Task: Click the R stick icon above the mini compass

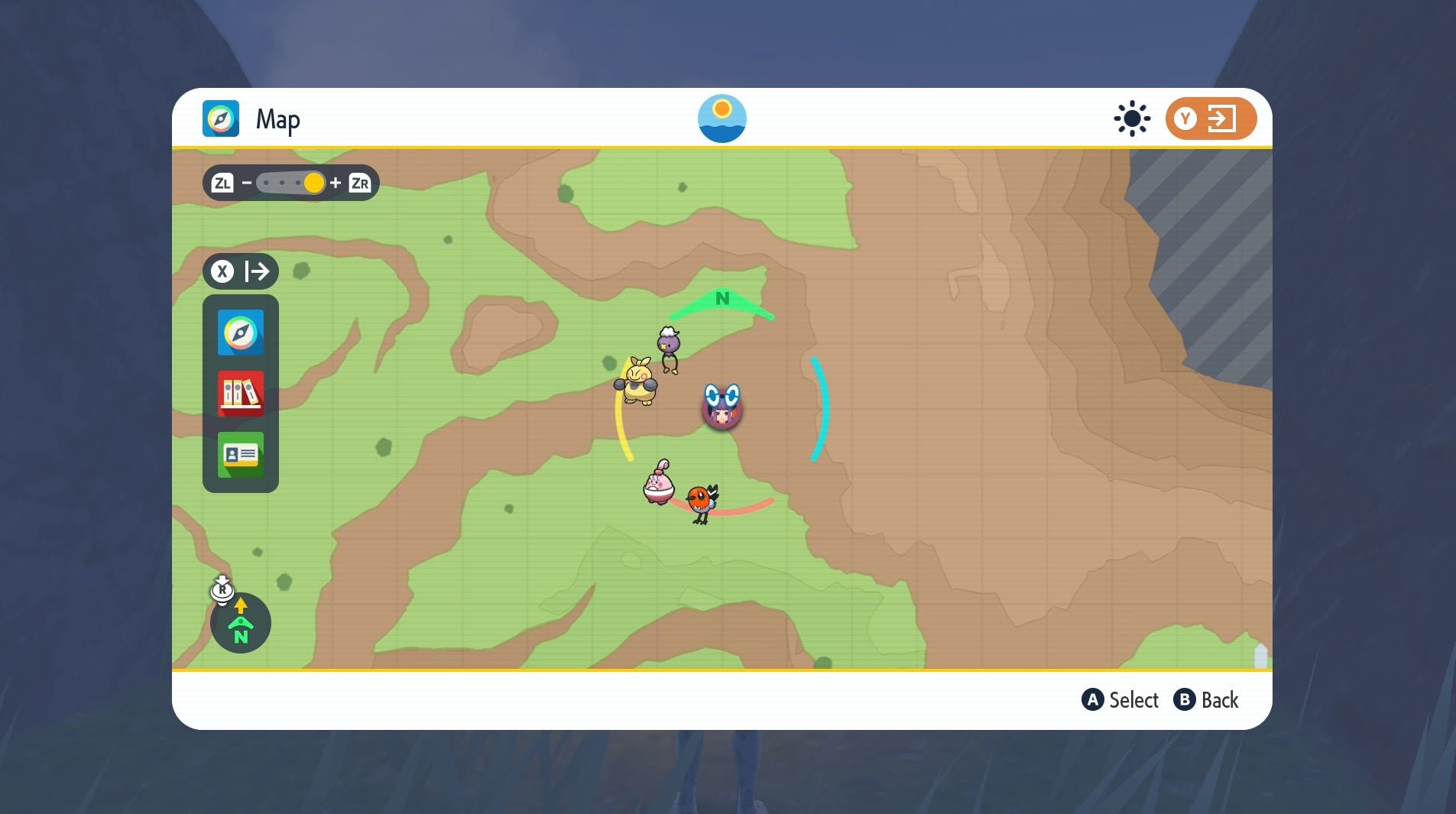Action: pyautogui.click(x=222, y=591)
